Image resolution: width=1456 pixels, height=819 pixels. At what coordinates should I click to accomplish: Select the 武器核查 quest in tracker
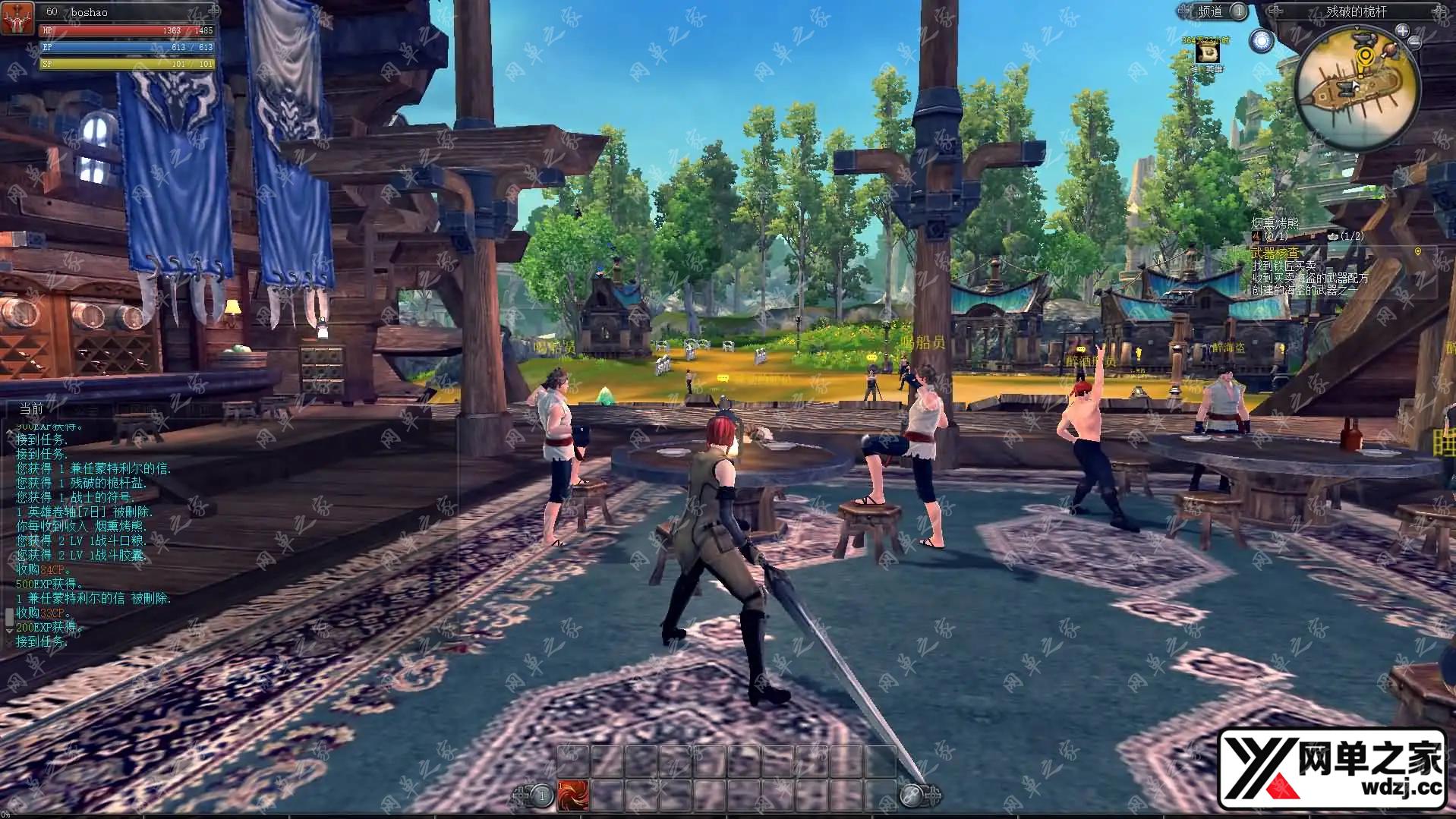point(1275,253)
